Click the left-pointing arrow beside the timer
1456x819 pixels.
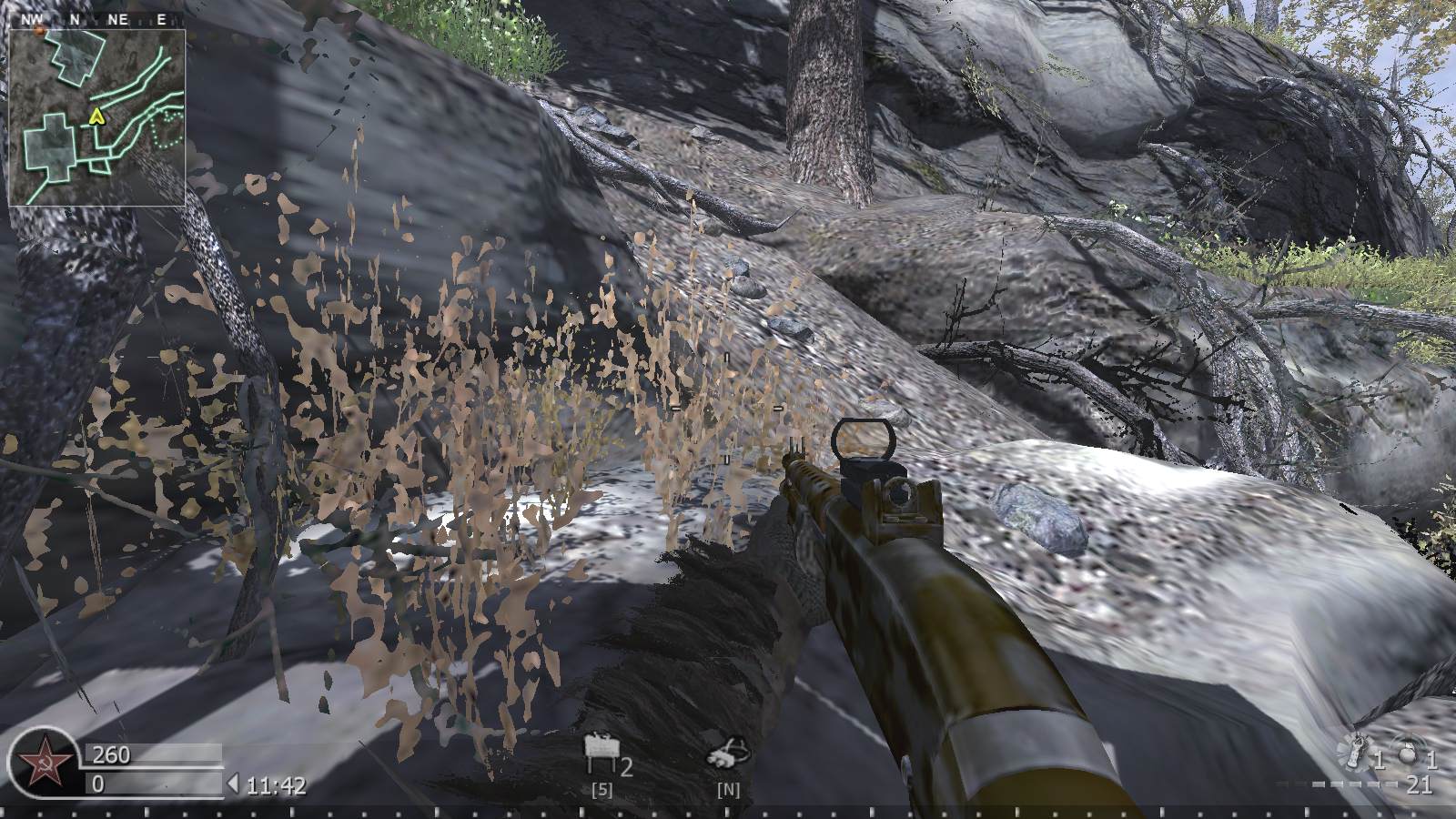[x=235, y=782]
